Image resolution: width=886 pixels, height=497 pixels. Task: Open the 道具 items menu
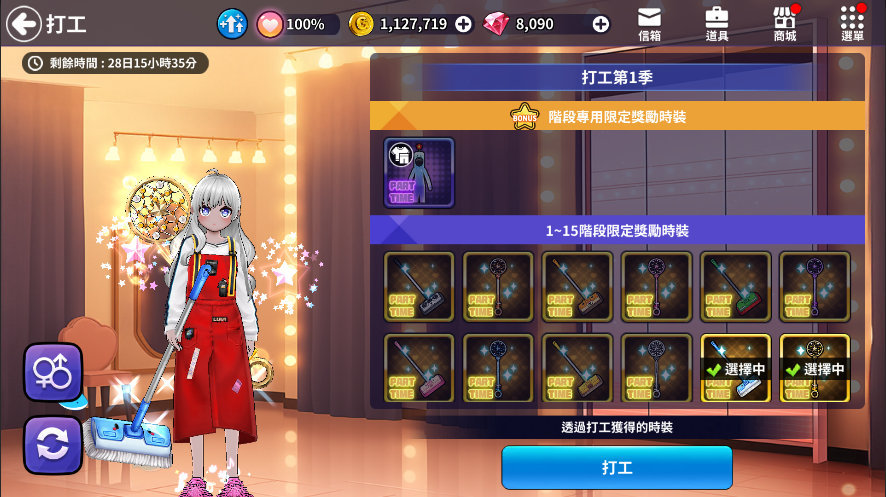(716, 24)
